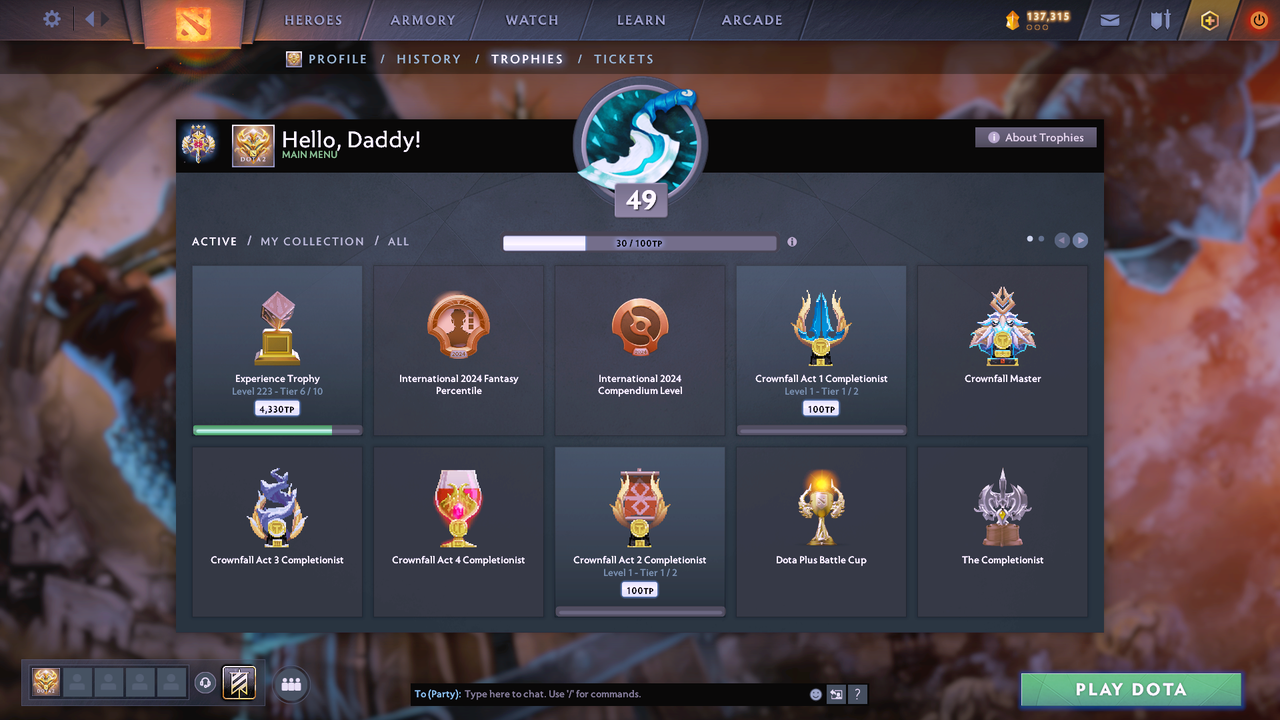
Task: Click the shield and sword battle report icon
Action: click(x=1158, y=19)
